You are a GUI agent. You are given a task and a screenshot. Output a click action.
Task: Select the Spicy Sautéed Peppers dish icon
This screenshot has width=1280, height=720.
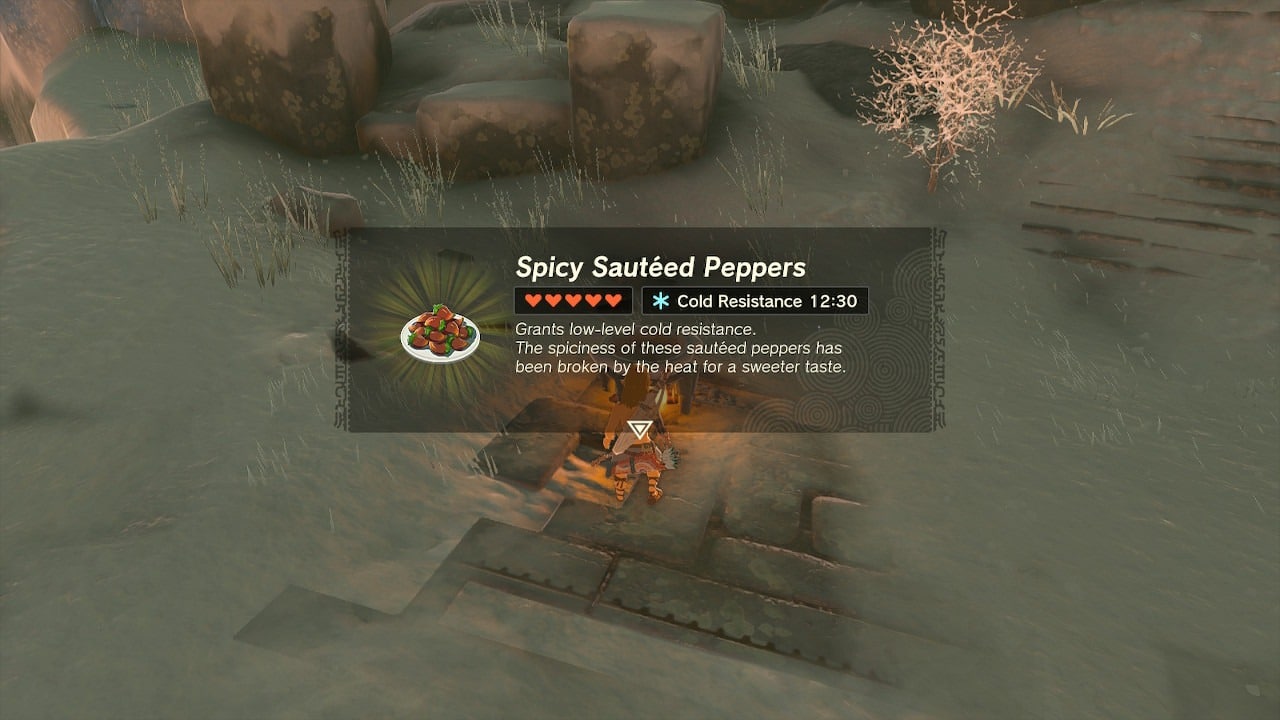pos(440,333)
